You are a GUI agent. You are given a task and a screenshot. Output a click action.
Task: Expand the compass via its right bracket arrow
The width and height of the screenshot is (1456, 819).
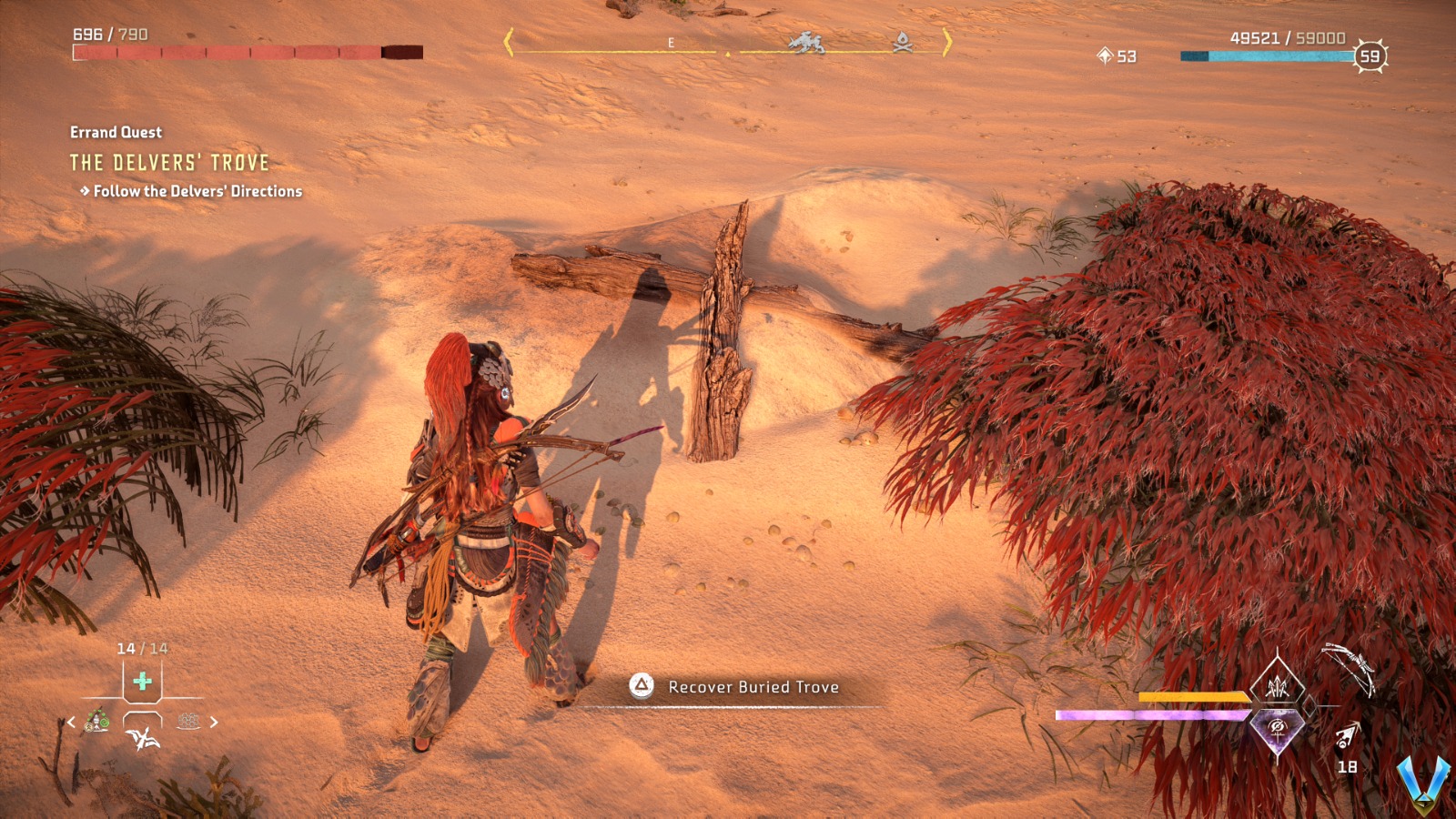pyautogui.click(x=946, y=43)
